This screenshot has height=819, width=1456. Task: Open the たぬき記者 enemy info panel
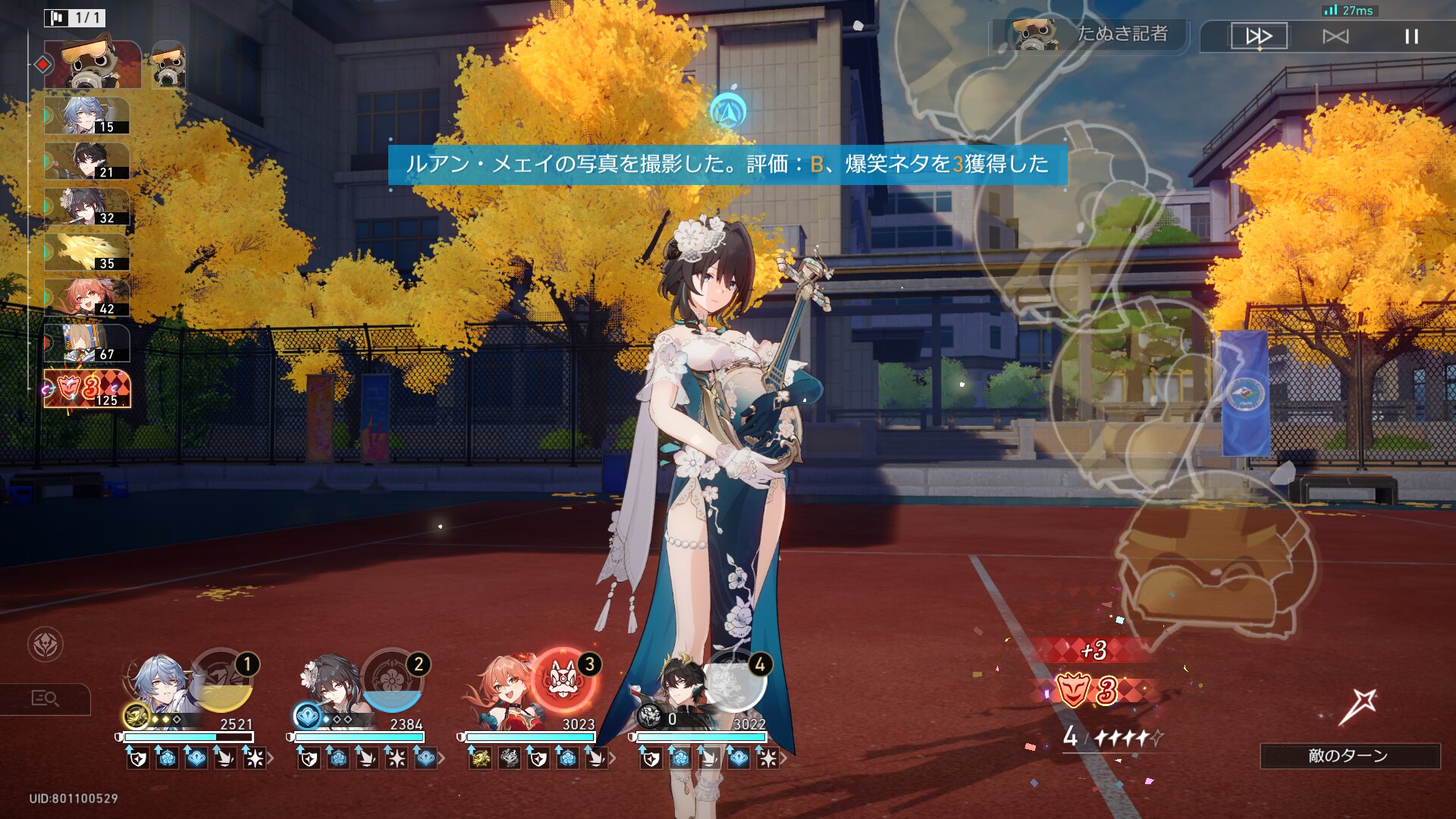tap(1090, 35)
